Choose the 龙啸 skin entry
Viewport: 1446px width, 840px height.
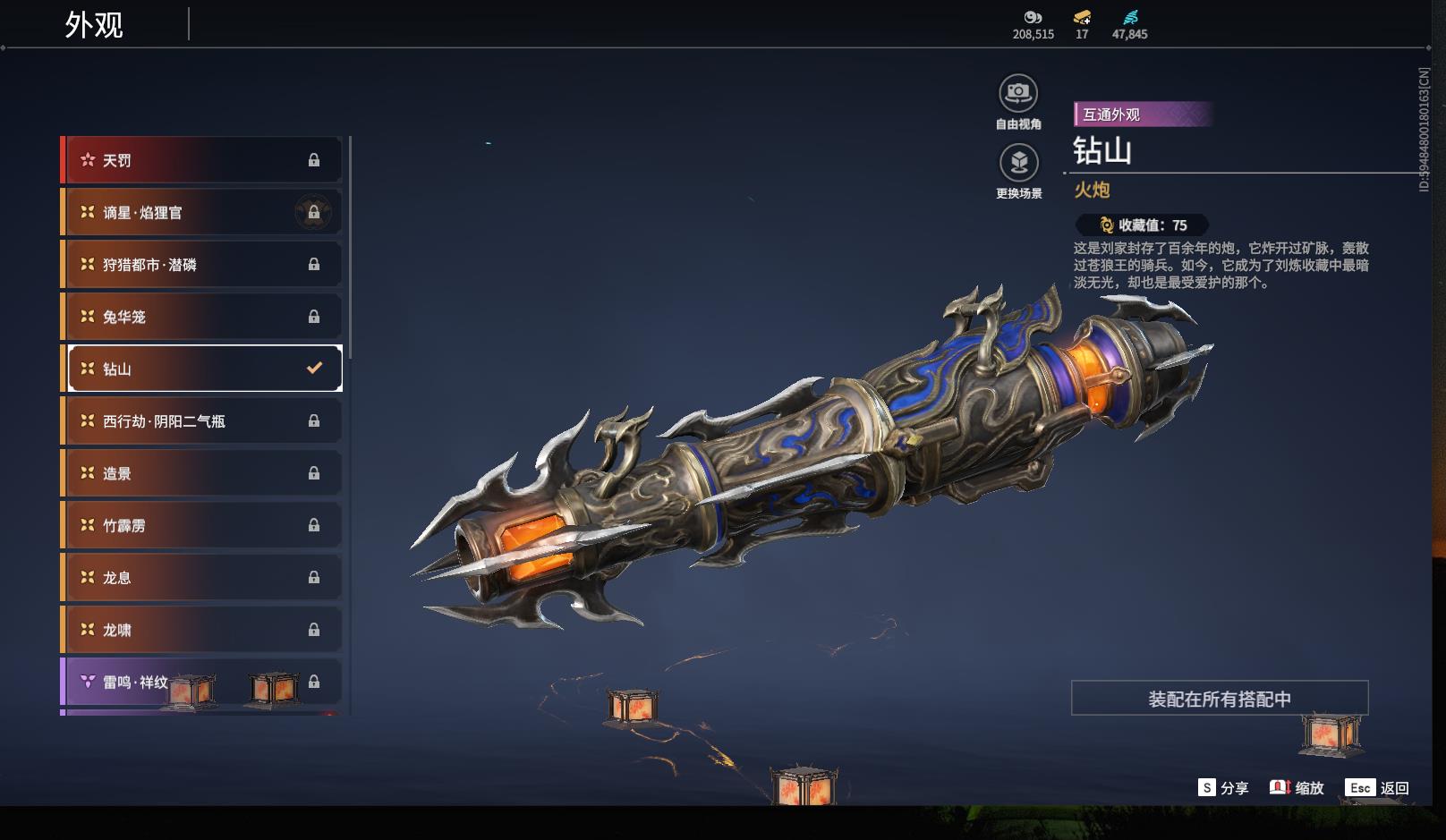coord(201,630)
